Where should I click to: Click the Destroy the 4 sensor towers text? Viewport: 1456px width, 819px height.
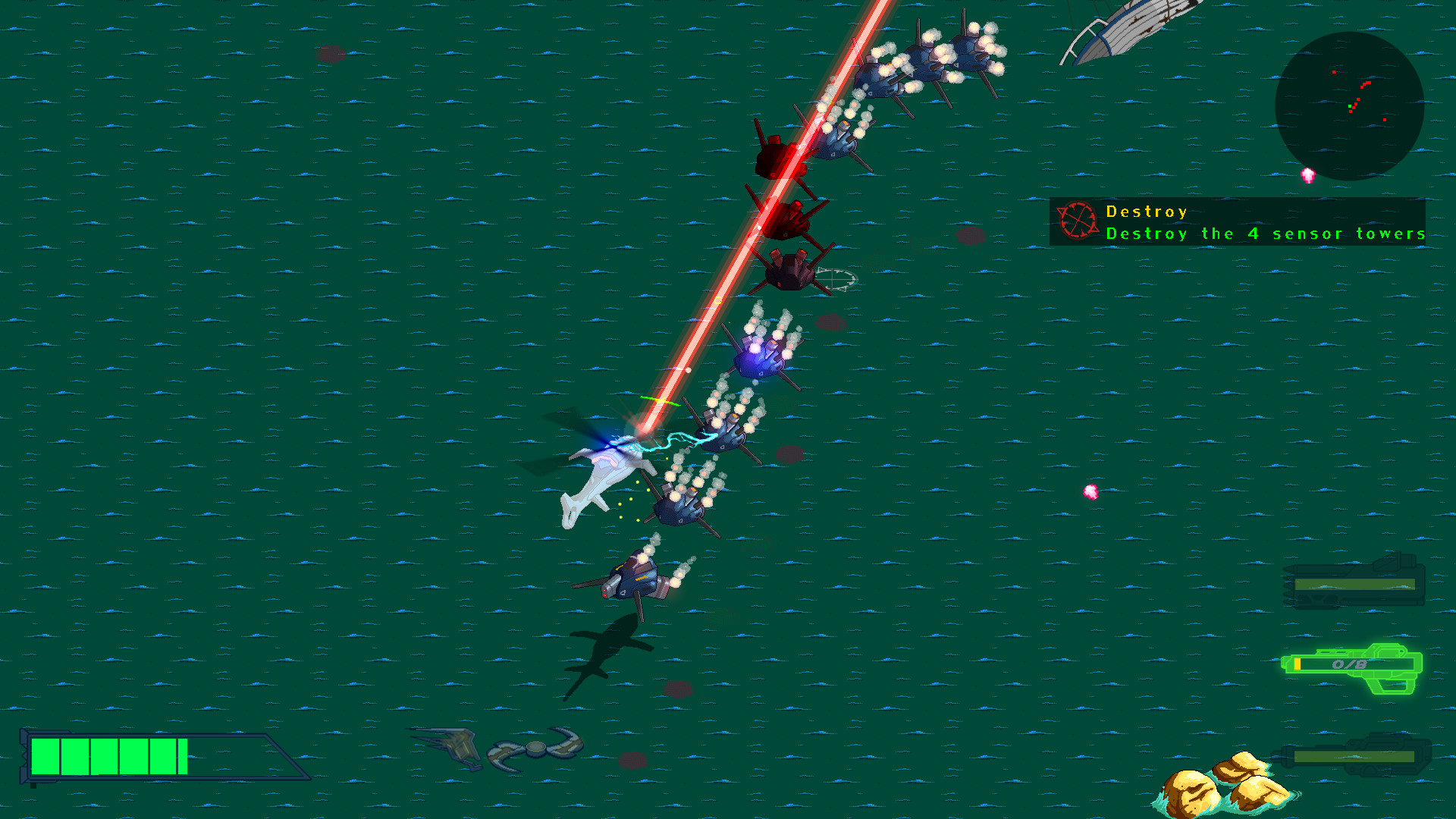click(1265, 234)
